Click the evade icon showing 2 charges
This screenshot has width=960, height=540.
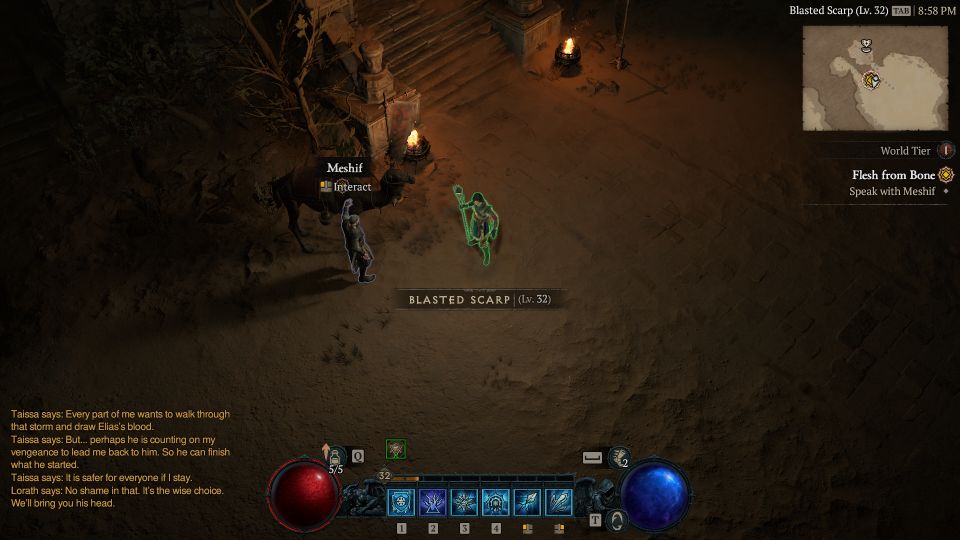[x=618, y=457]
